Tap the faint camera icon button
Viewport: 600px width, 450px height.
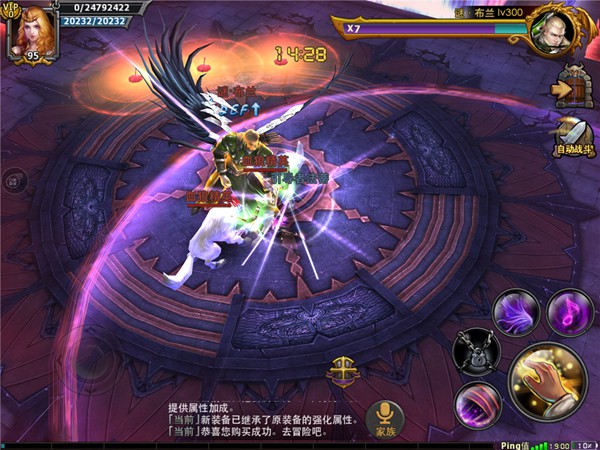[13, 181]
